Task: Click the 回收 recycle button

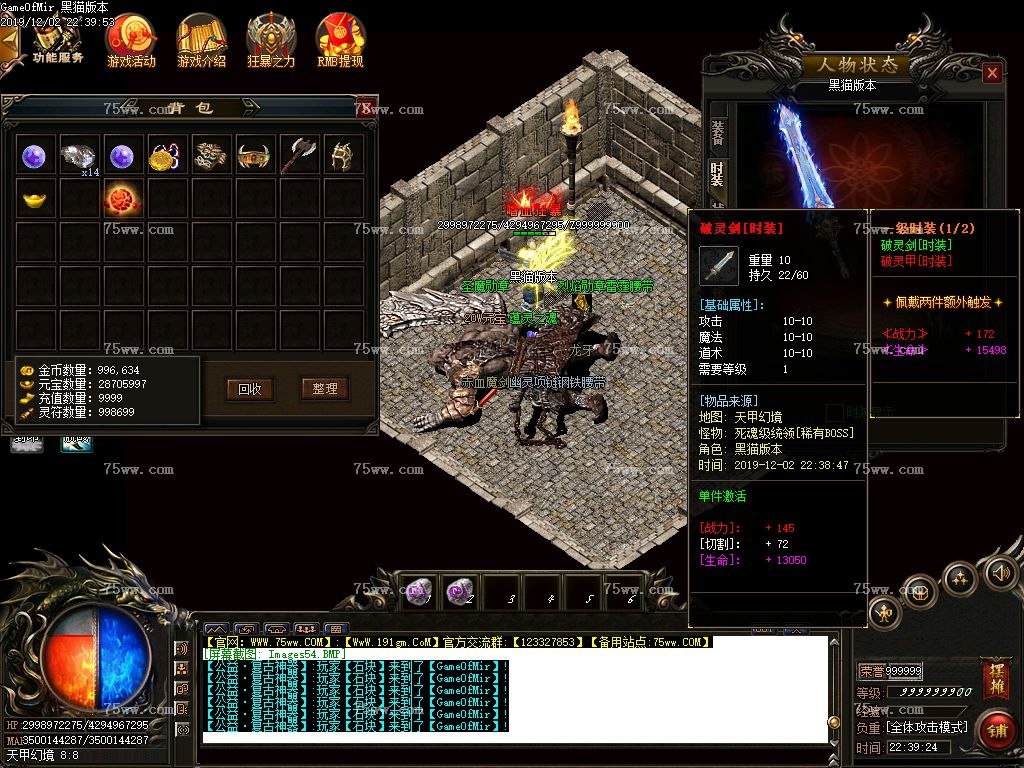Action: pos(250,389)
